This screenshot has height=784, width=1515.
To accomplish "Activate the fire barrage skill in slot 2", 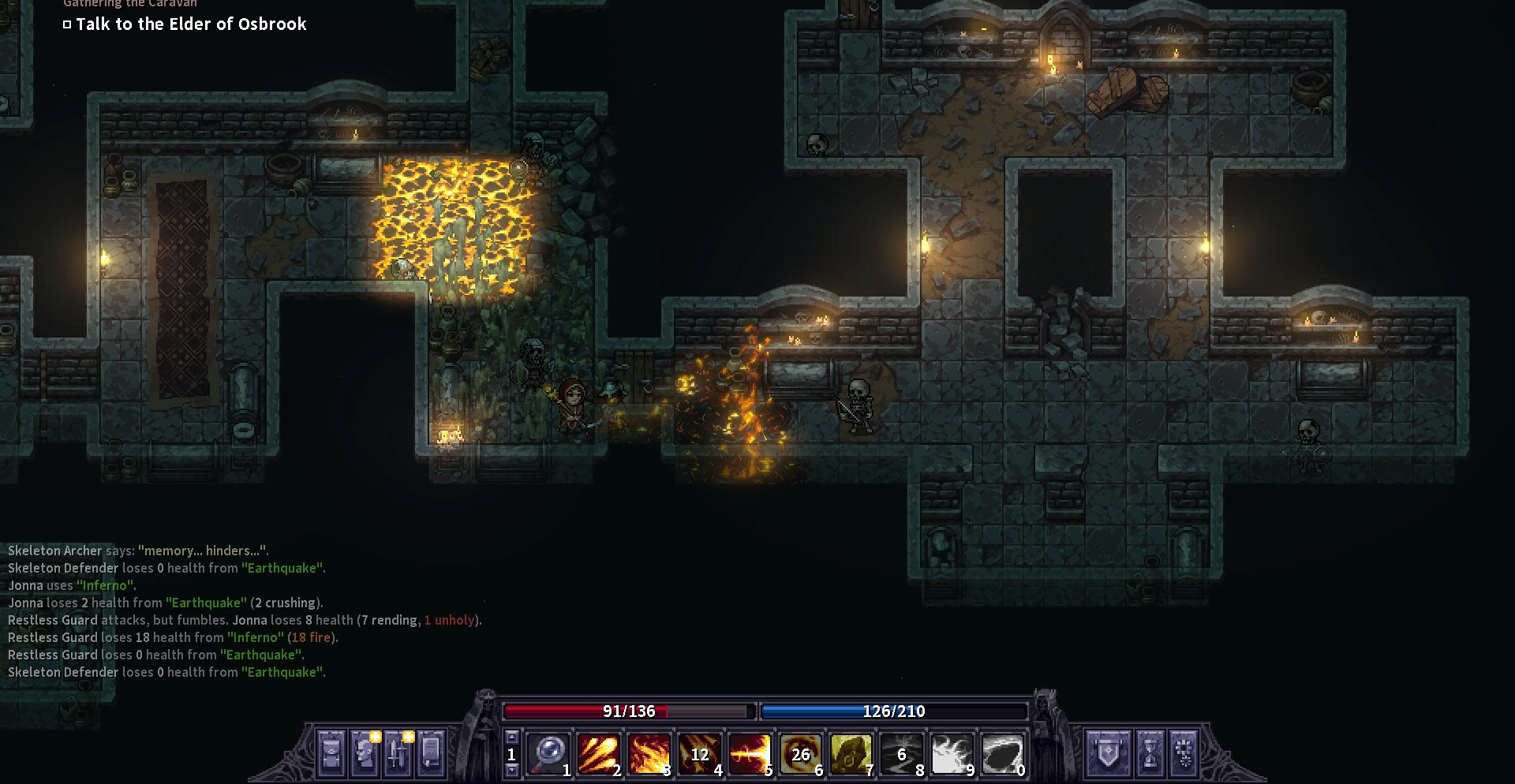I will tap(598, 753).
